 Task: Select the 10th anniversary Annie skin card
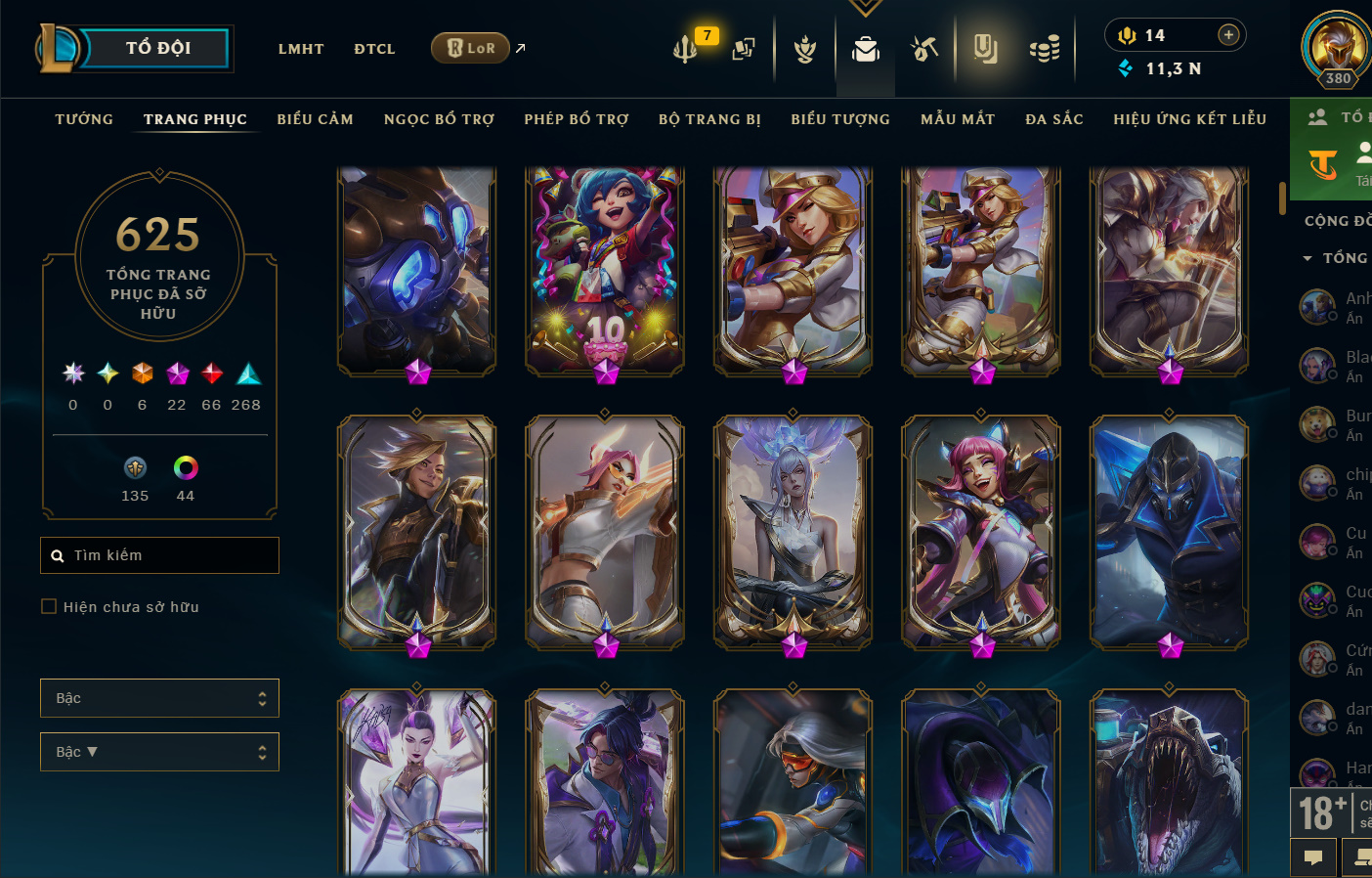(605, 269)
